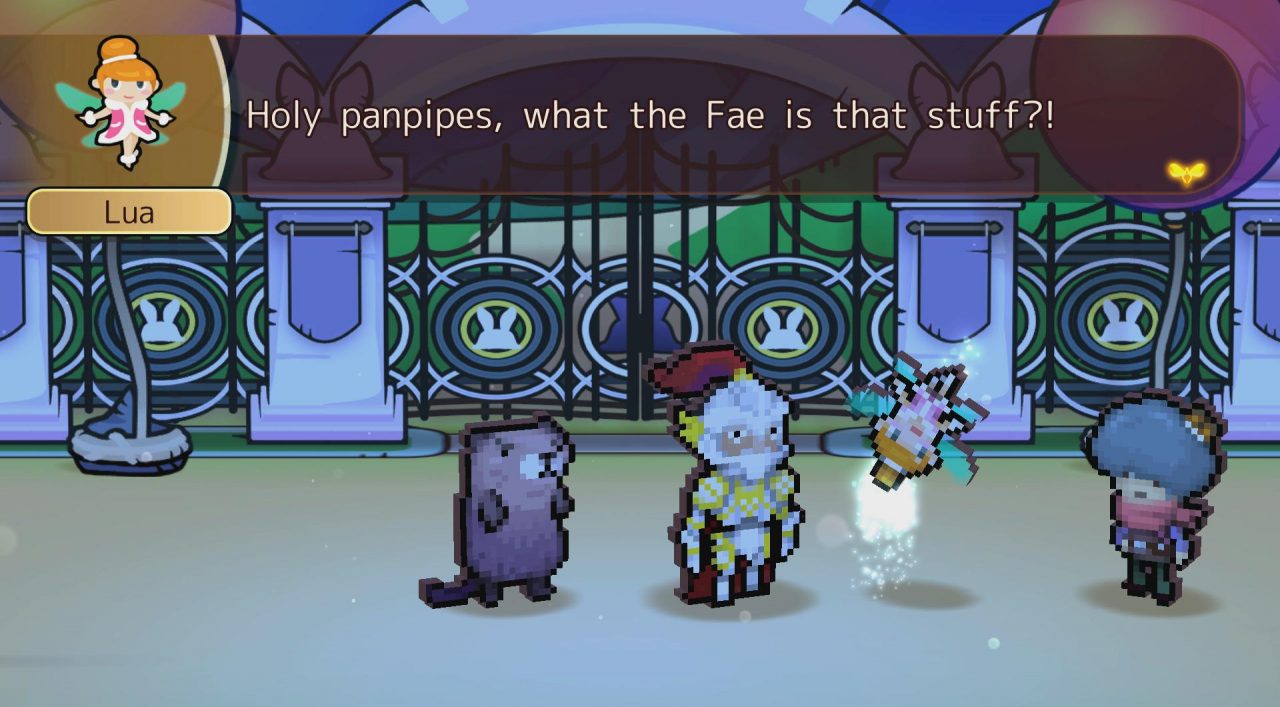
Task: Advance the dialogue with the golden firefly icon
Action: click(1186, 172)
